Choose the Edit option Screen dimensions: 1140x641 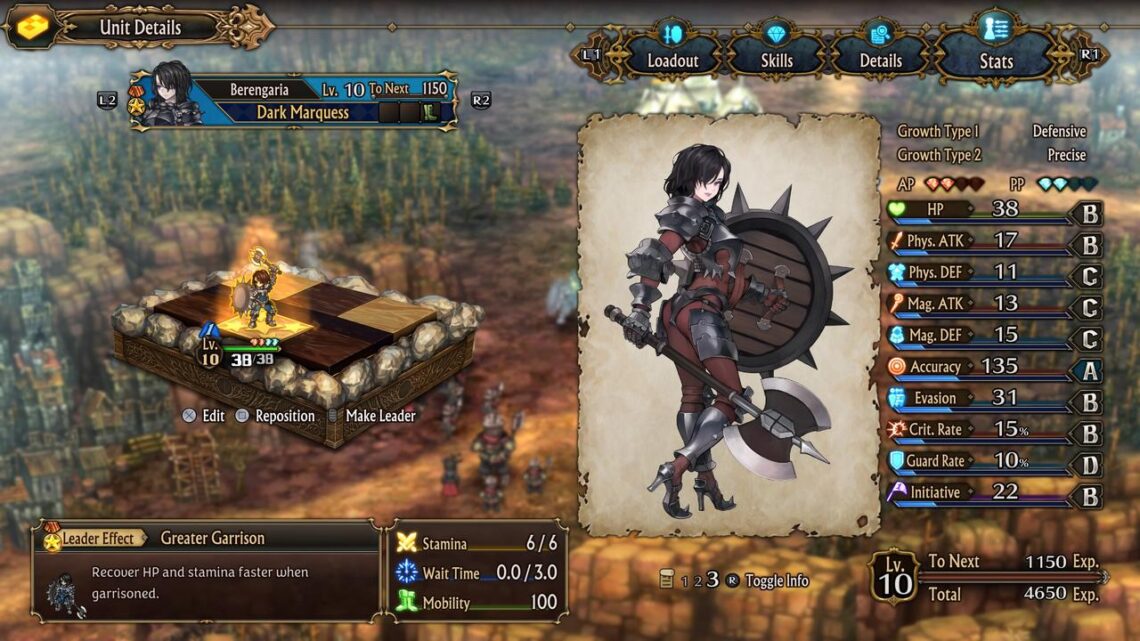pyautogui.click(x=204, y=416)
